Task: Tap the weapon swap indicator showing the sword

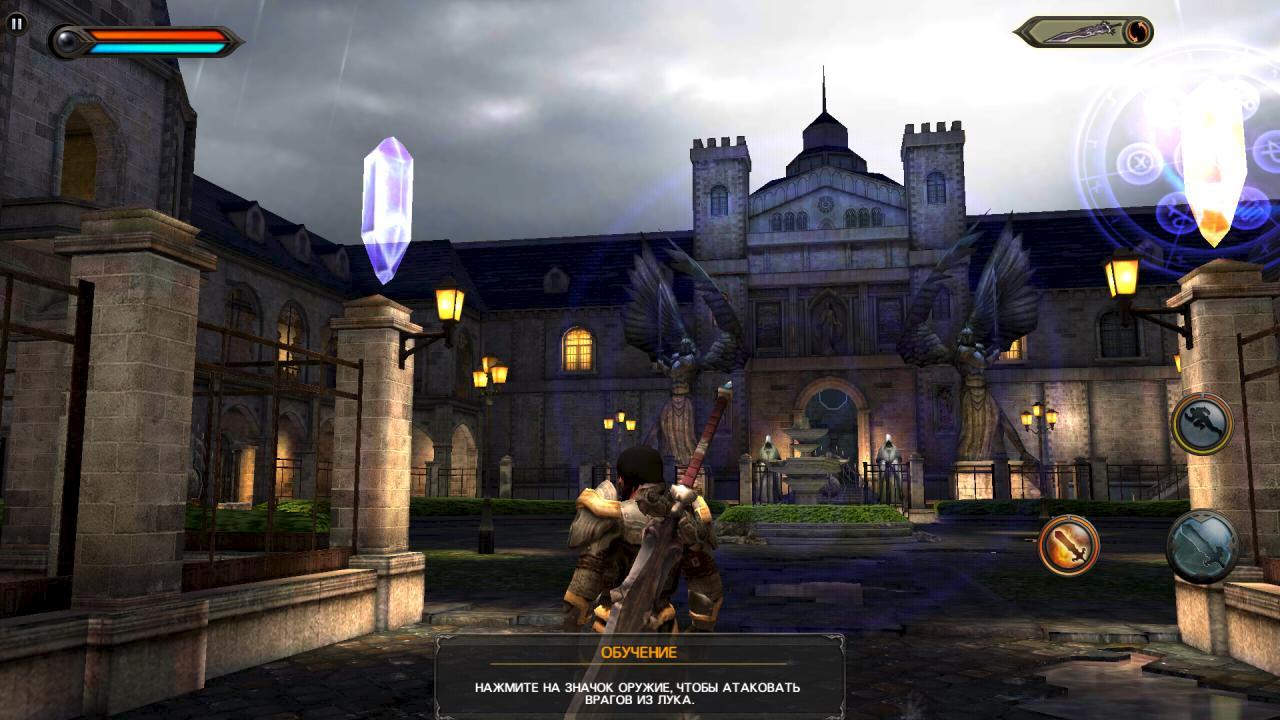Action: (x=1086, y=32)
